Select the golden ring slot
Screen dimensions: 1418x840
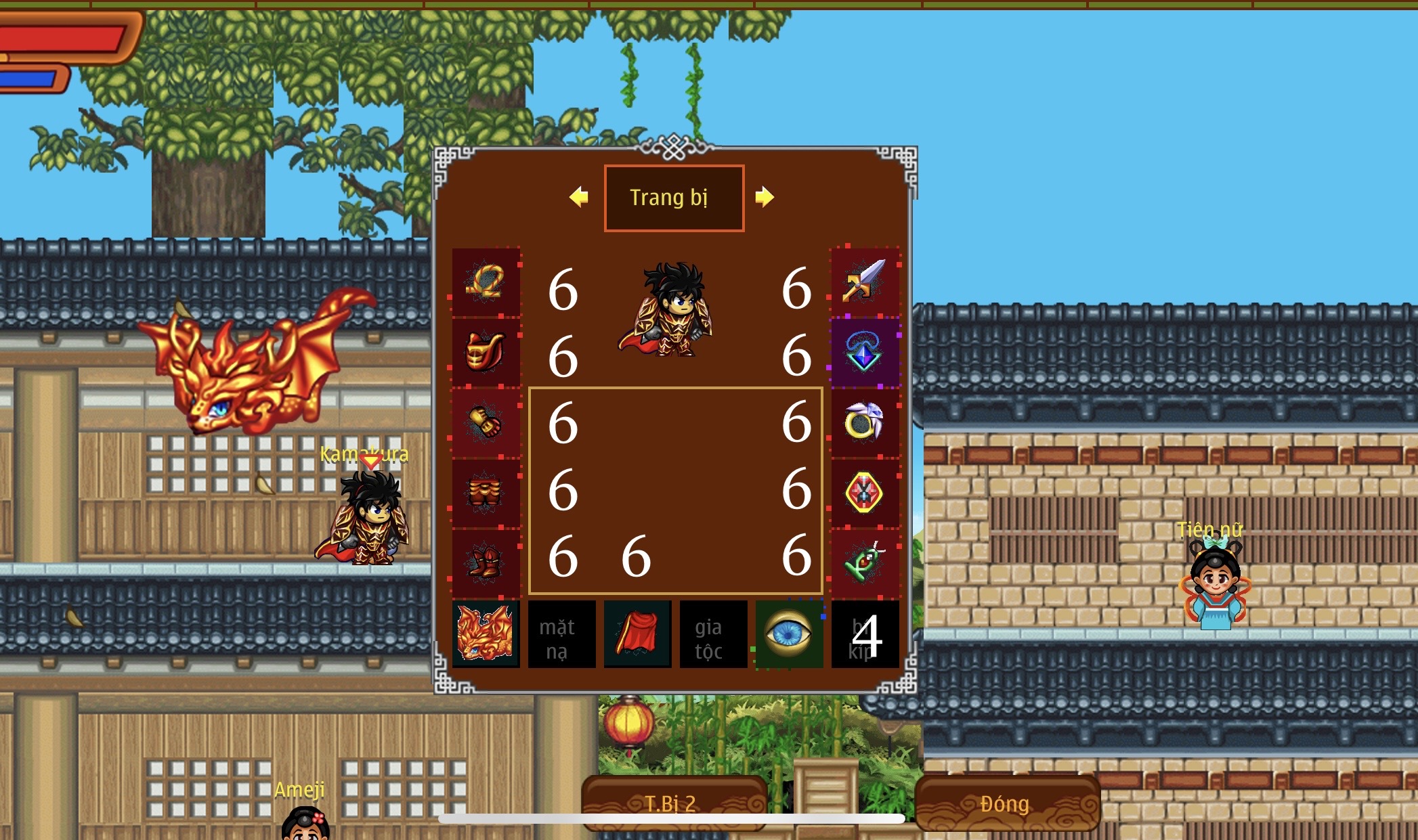point(864,422)
